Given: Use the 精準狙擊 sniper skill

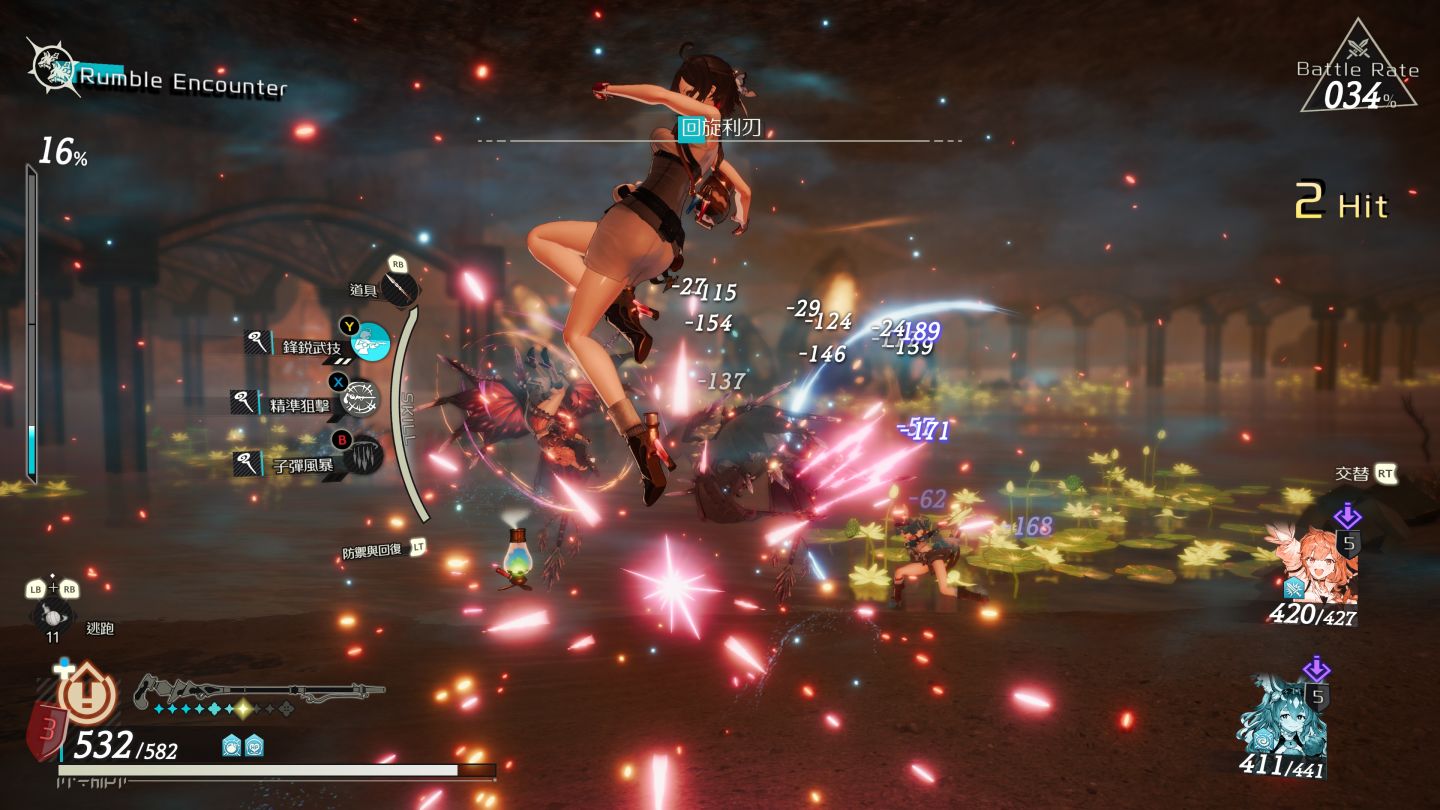Looking at the screenshot, I should point(360,400).
